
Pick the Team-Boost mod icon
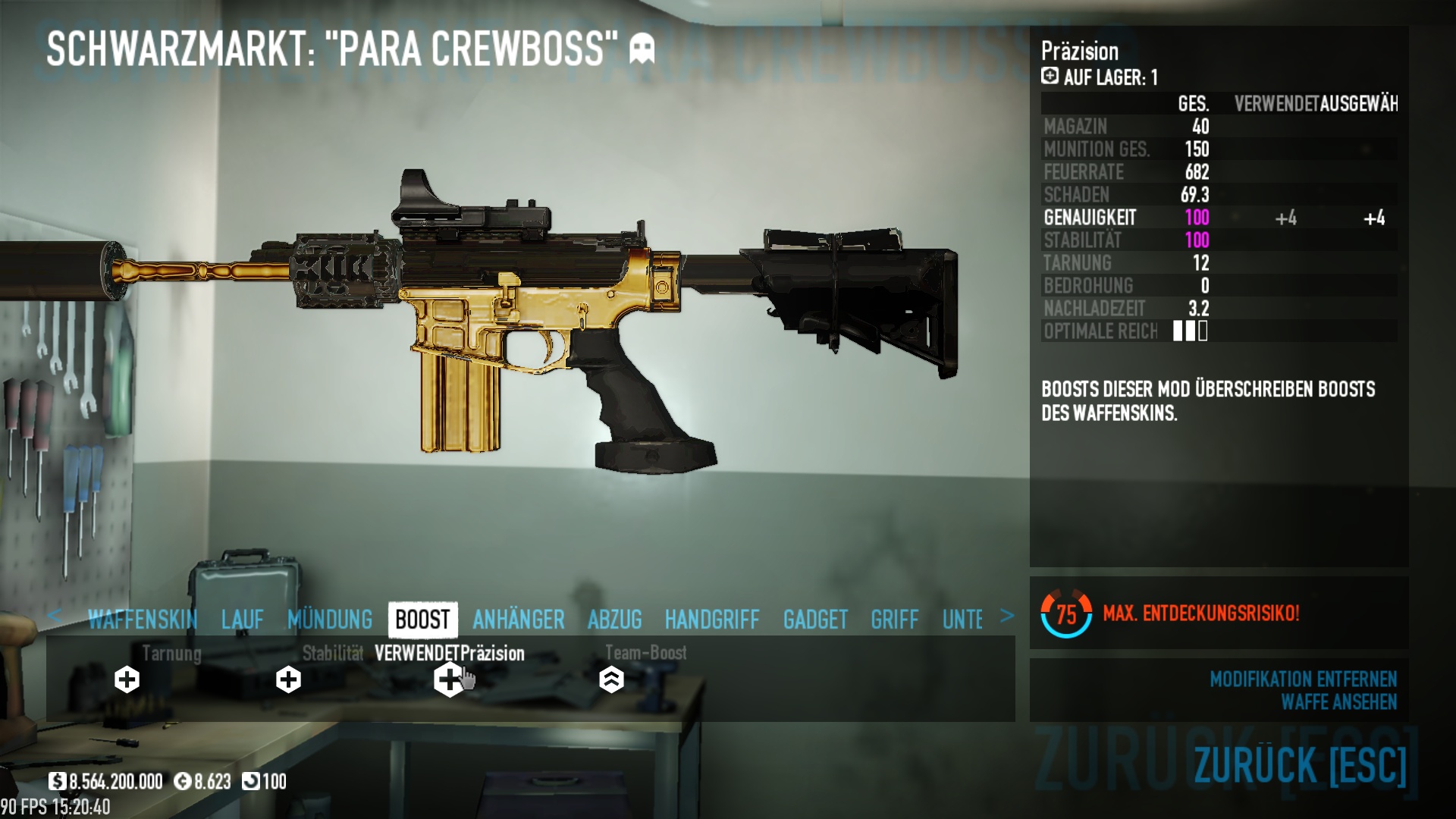[x=611, y=679]
